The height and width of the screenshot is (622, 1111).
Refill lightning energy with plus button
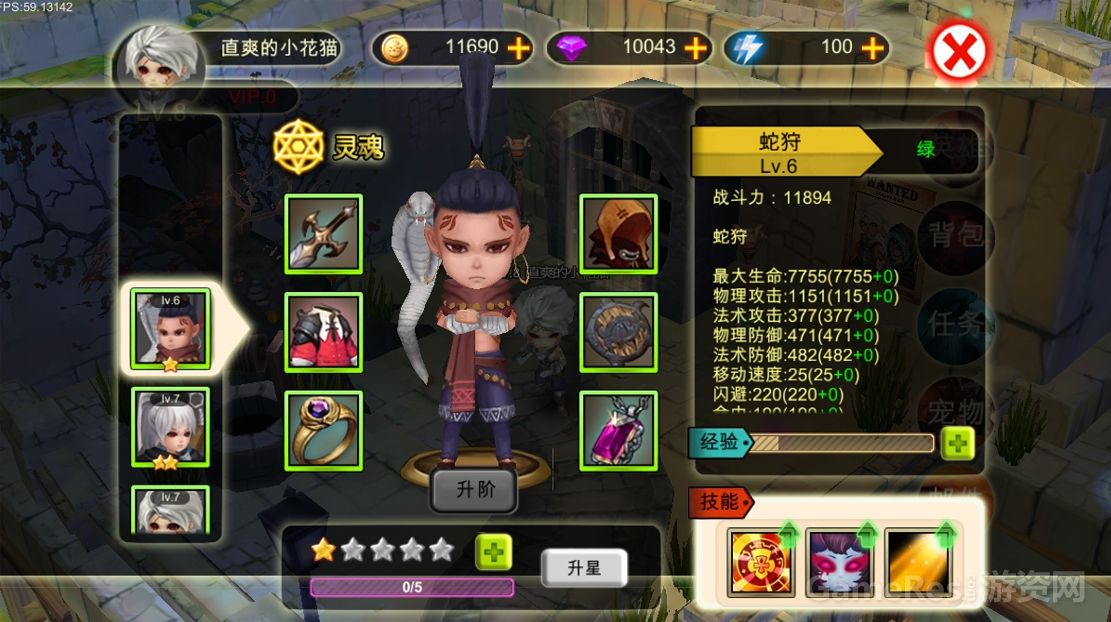pyautogui.click(x=872, y=47)
